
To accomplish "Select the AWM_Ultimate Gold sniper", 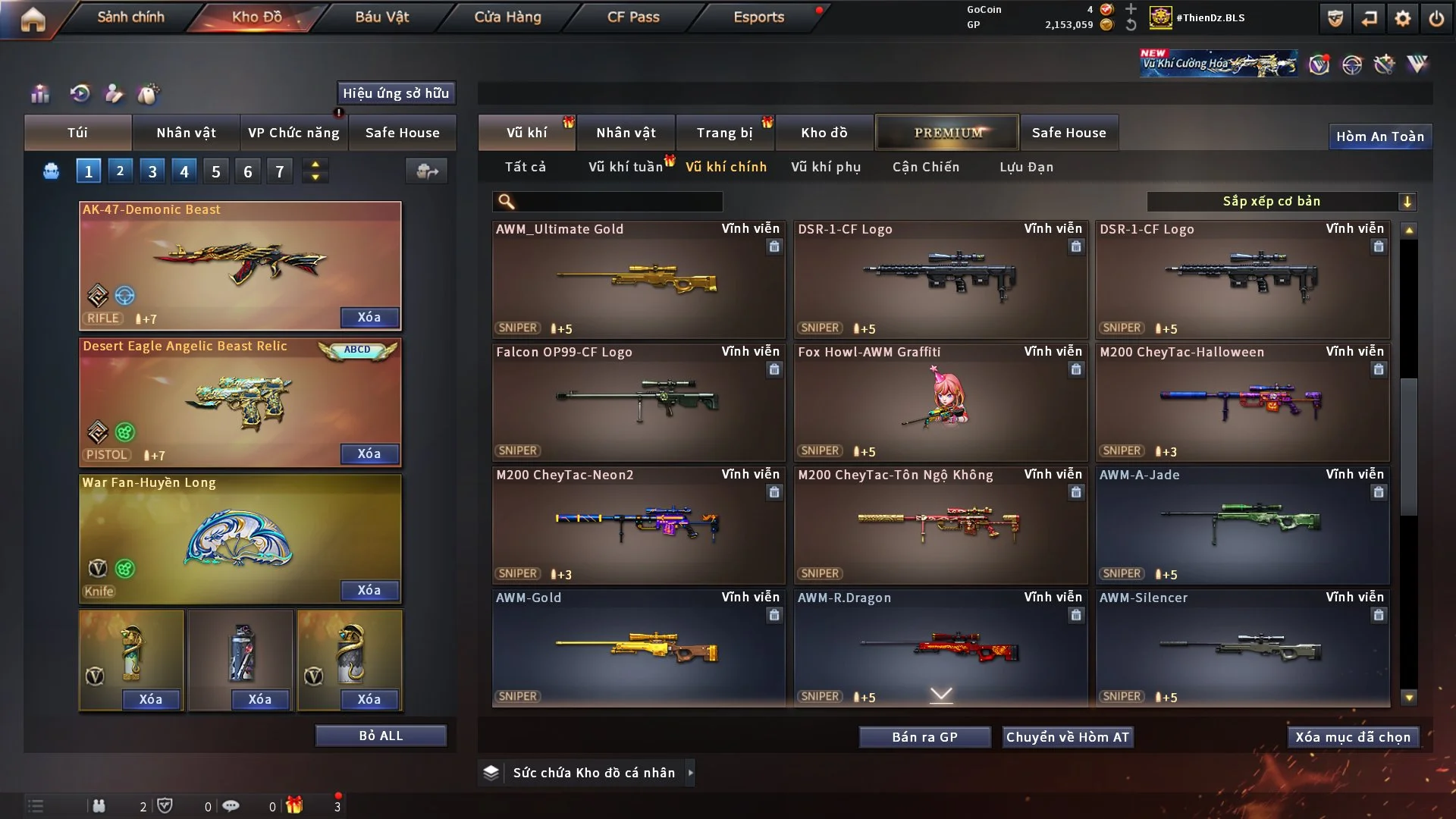I will click(x=638, y=279).
